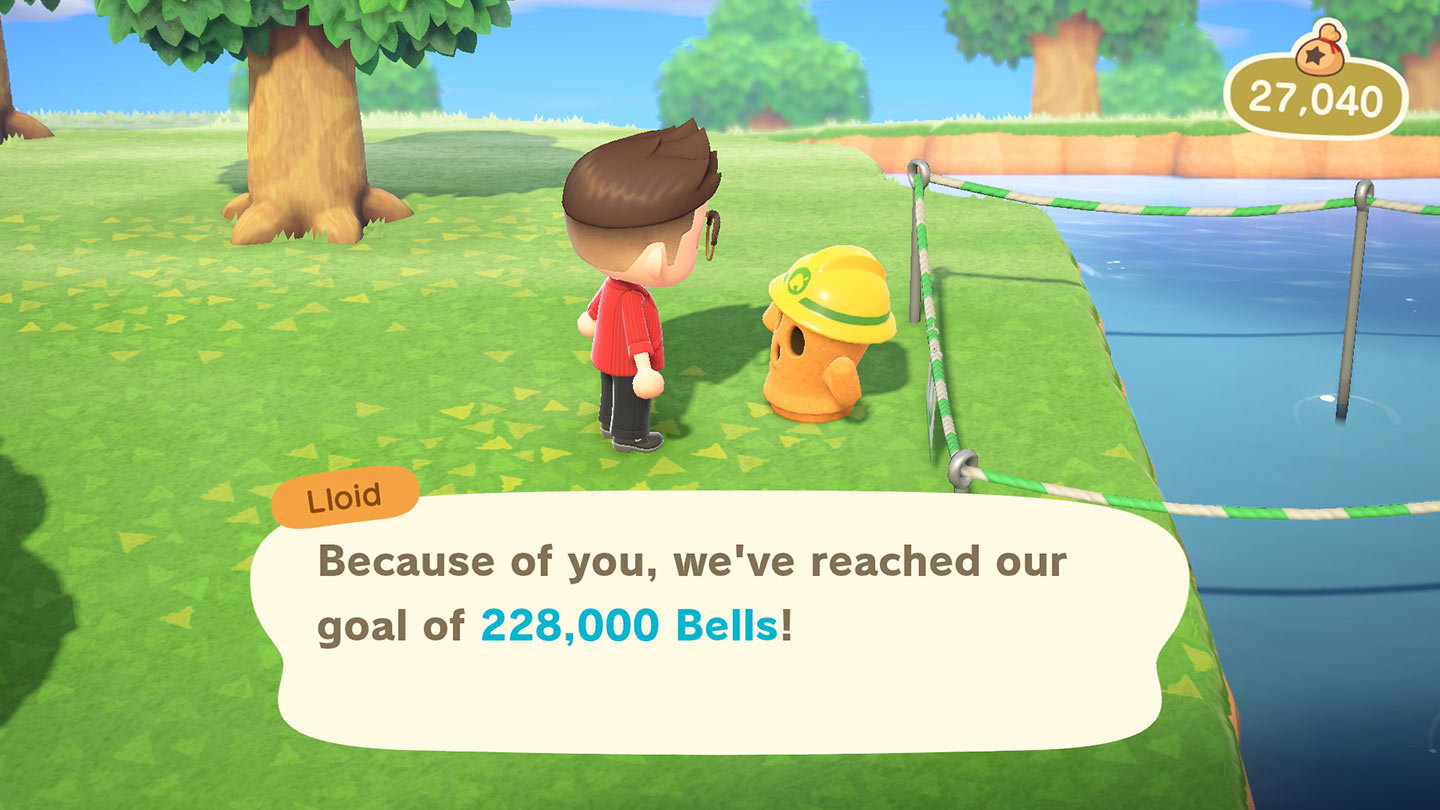This screenshot has height=810, width=1440.
Task: Click the 27,040 bell total display
Action: (x=1316, y=94)
